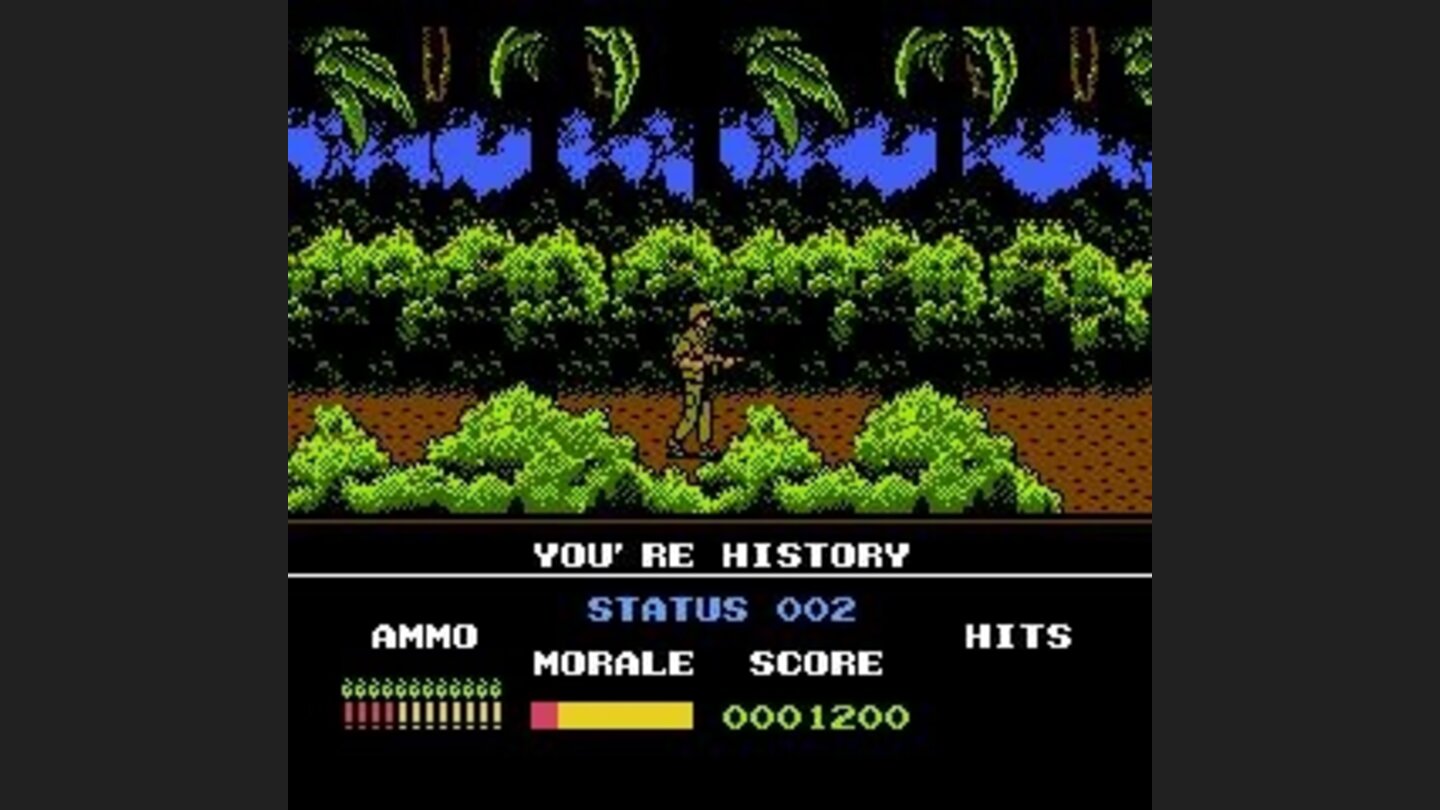This screenshot has width=1440, height=810.
Task: Click the first bullet icon in the ammo row
Action: click(x=348, y=712)
